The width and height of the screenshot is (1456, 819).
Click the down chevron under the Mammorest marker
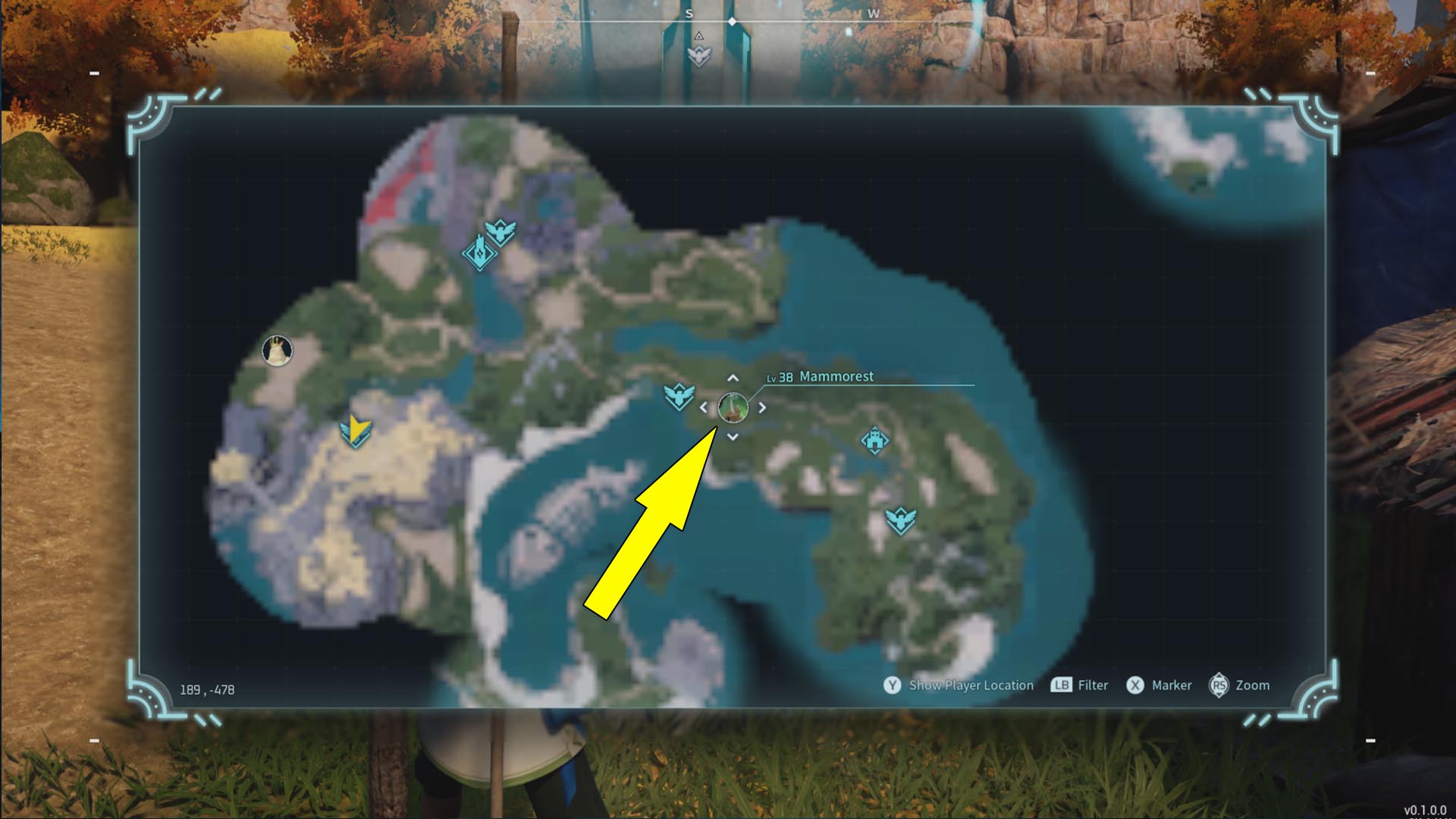731,437
